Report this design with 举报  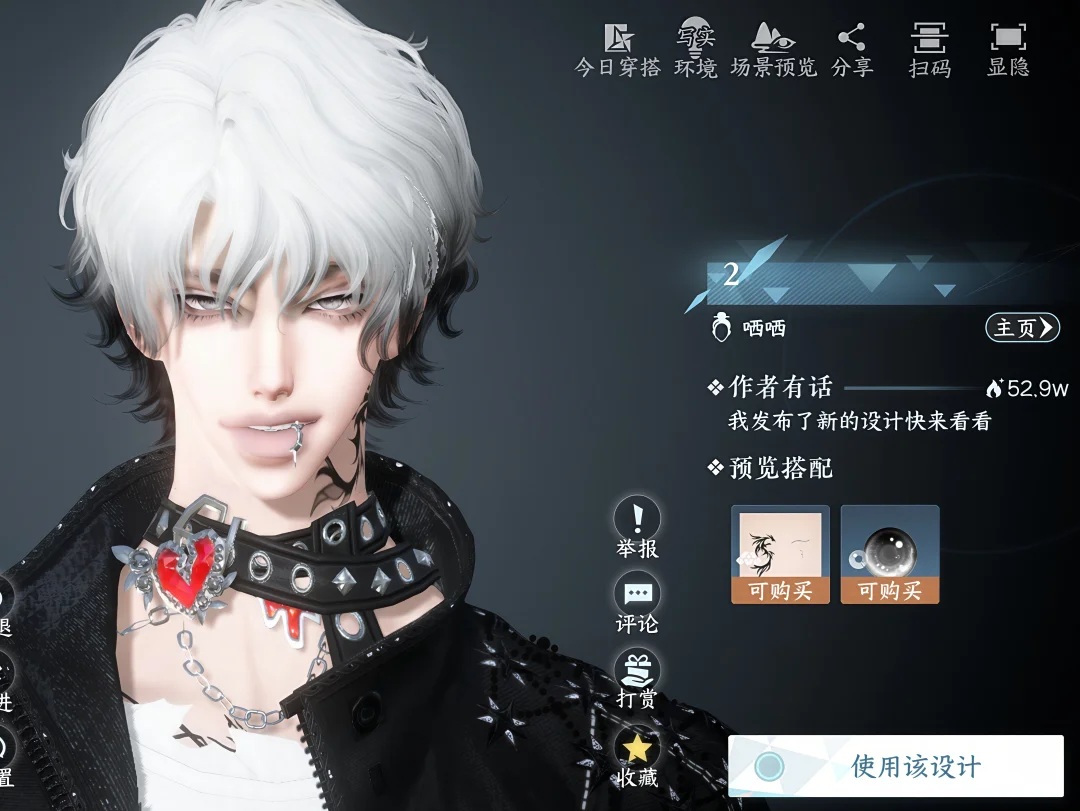click(x=637, y=528)
